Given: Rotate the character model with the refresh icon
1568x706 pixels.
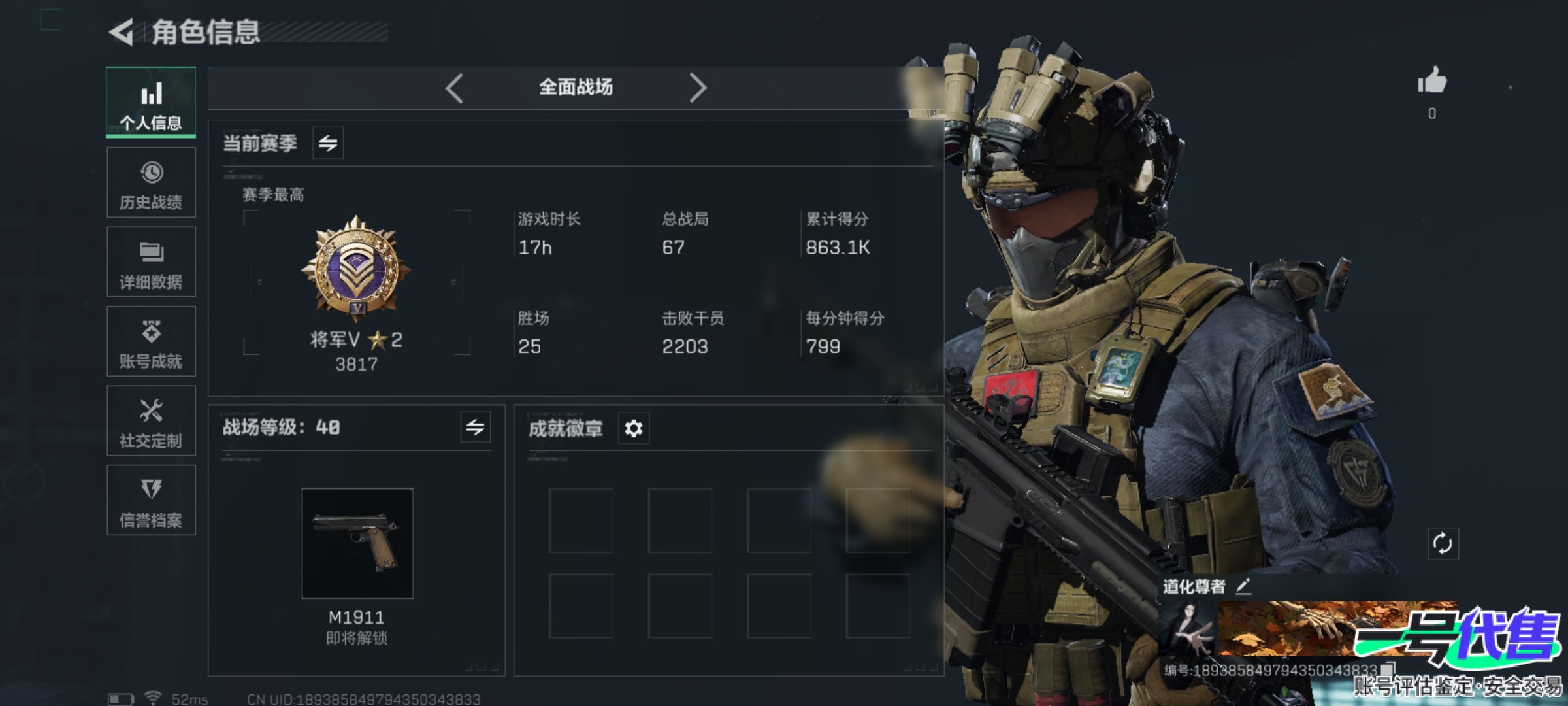Looking at the screenshot, I should (1443, 543).
